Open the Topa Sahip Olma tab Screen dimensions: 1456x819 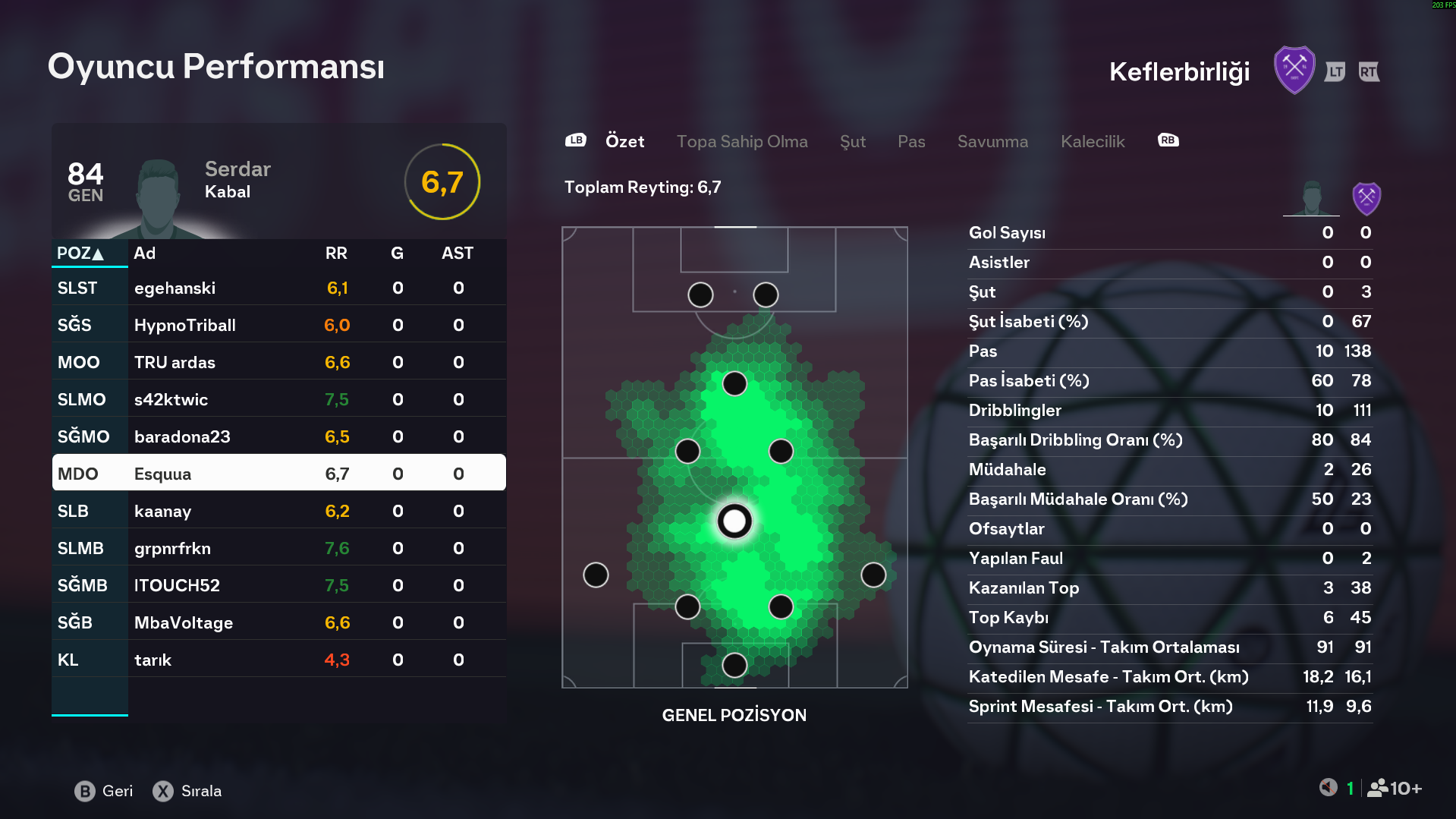click(x=741, y=141)
